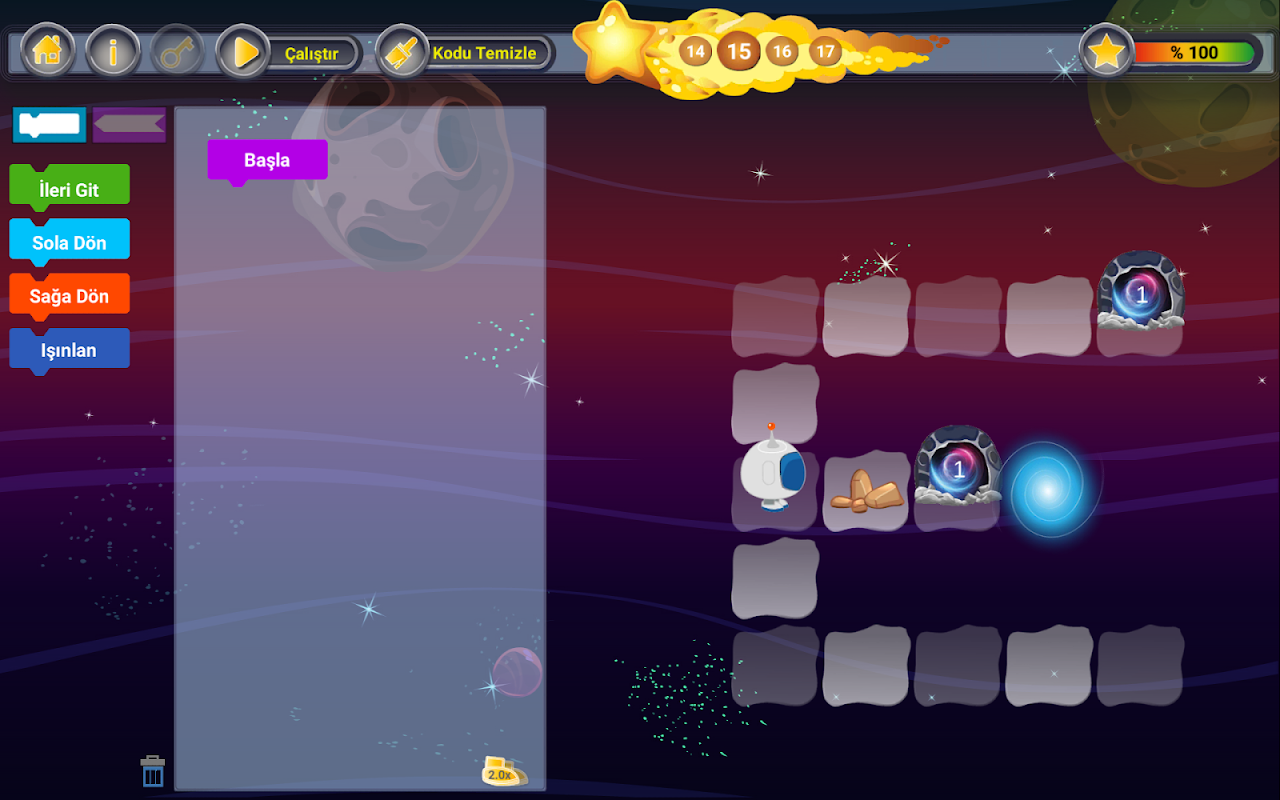Switch to the purple block category tab
Screen dimensions: 1280x800
point(130,124)
